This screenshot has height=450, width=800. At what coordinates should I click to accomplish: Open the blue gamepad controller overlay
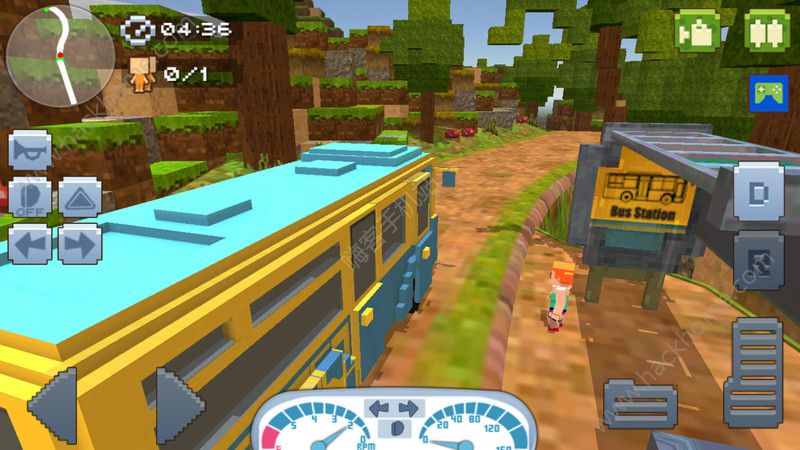pyautogui.click(x=768, y=92)
